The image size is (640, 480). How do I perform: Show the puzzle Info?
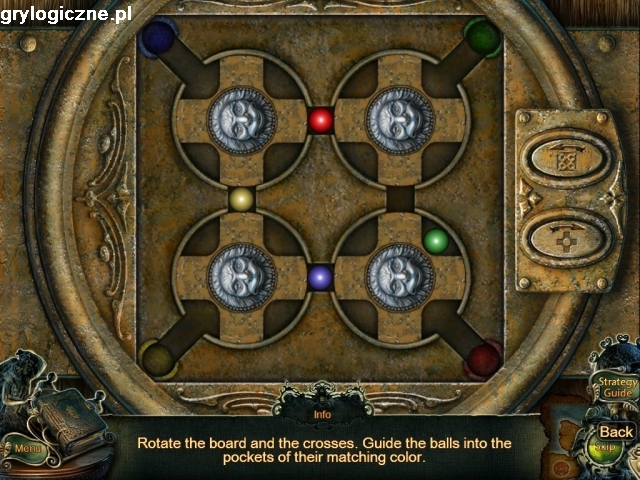pyautogui.click(x=322, y=414)
